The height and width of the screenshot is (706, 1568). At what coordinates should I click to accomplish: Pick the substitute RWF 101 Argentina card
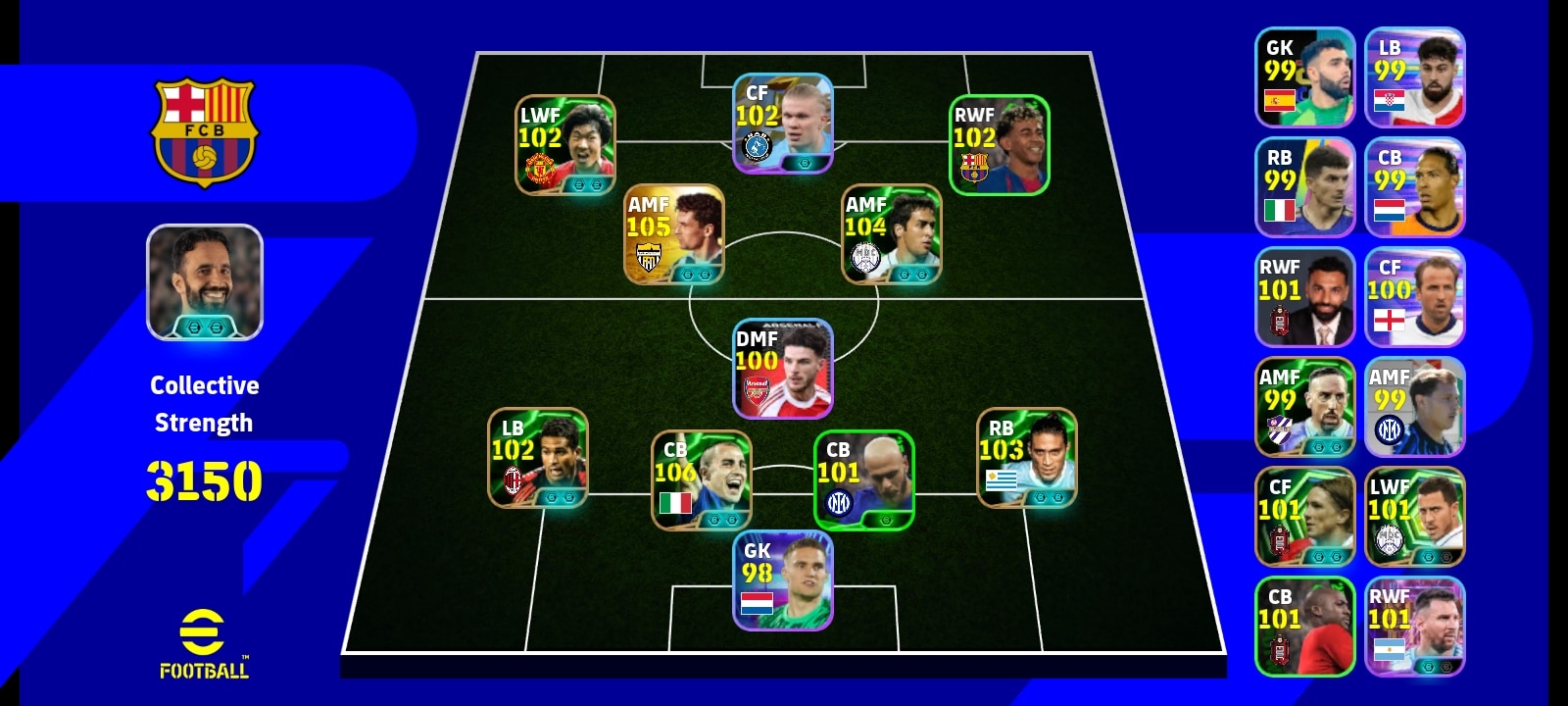coord(1415,627)
